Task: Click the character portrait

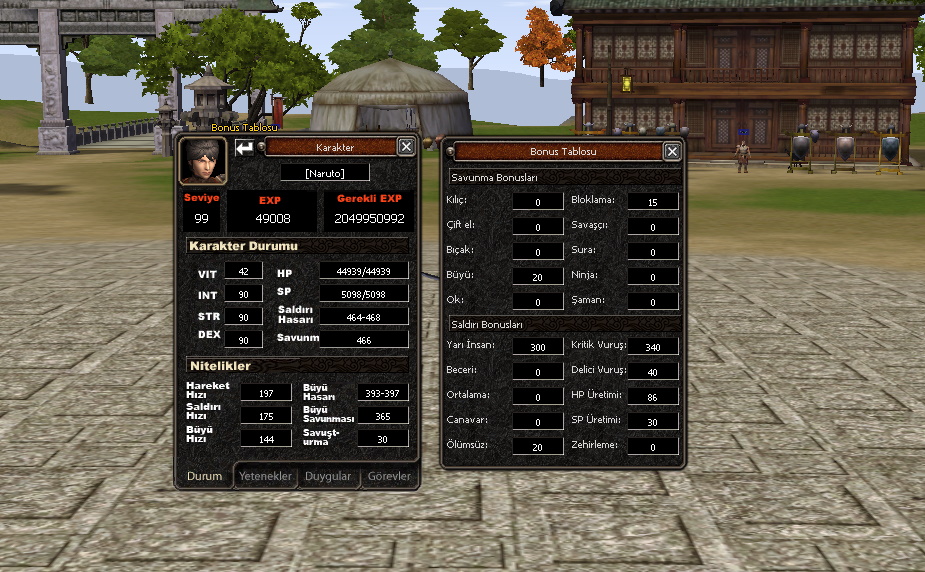Action: coord(202,160)
